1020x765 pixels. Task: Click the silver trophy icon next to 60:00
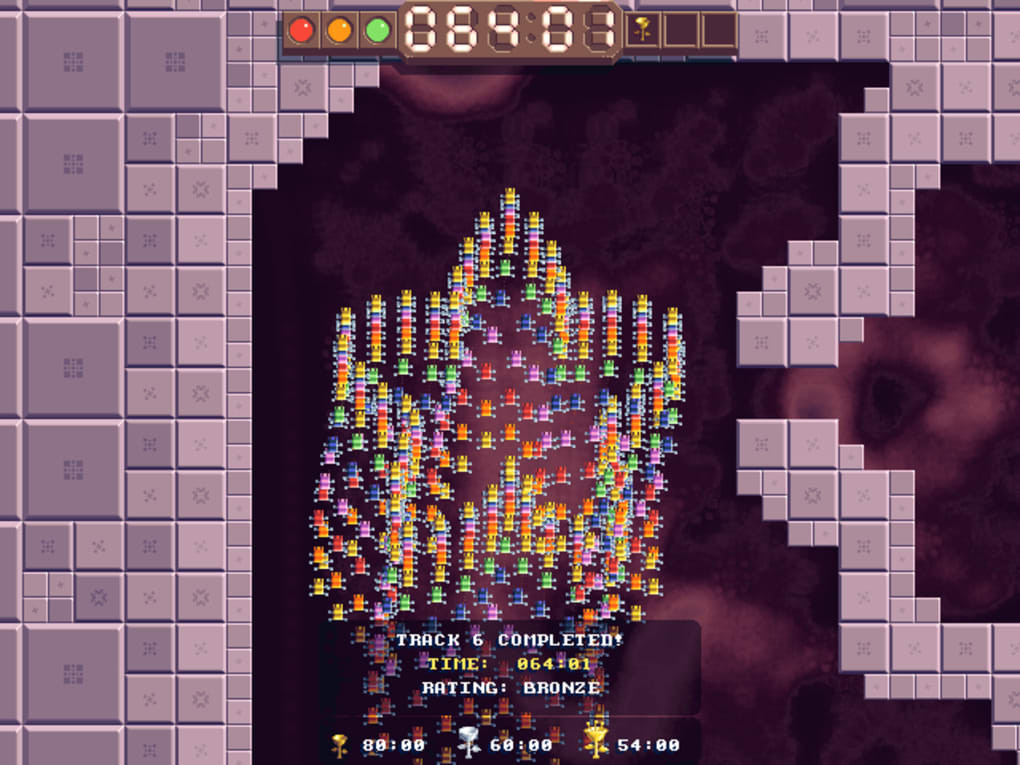pyautogui.click(x=469, y=743)
